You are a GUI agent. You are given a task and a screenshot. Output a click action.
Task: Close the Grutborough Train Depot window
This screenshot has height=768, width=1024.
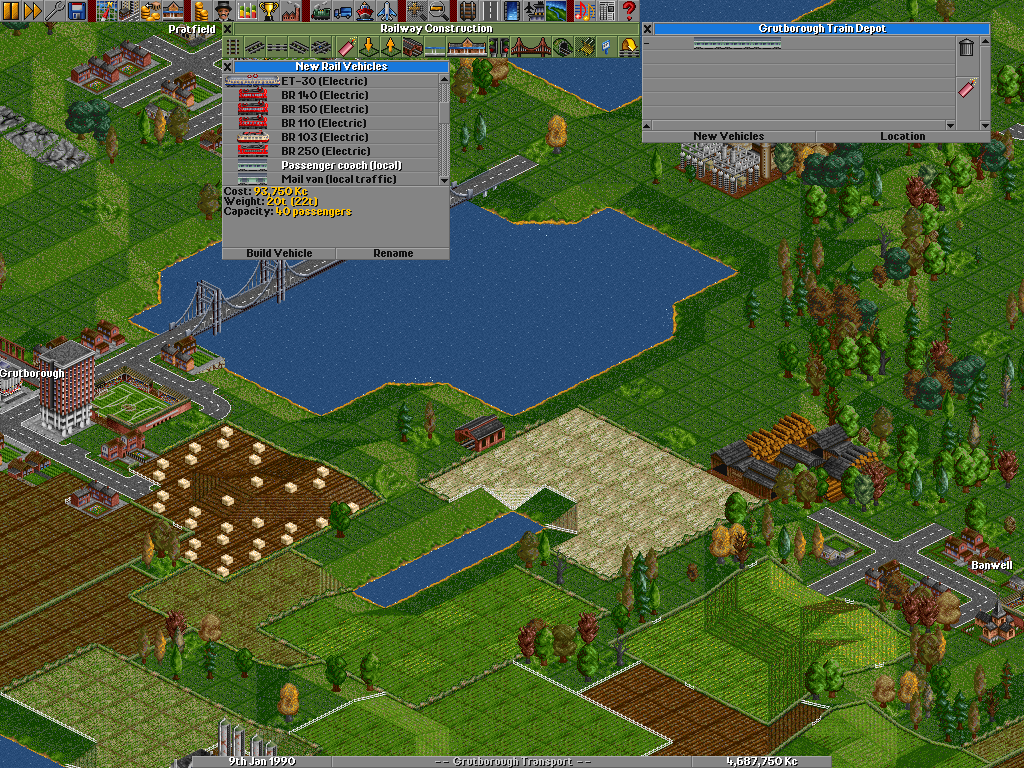[647, 29]
